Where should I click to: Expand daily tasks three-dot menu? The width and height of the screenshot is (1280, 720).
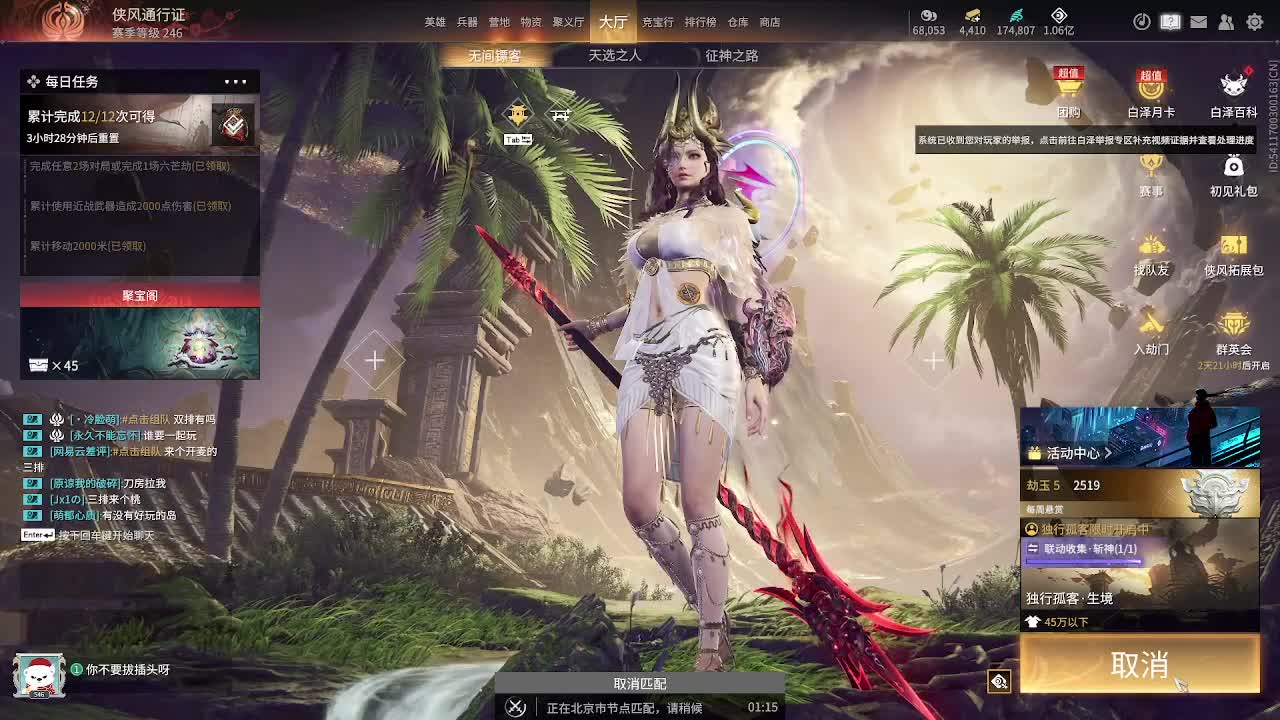[235, 82]
